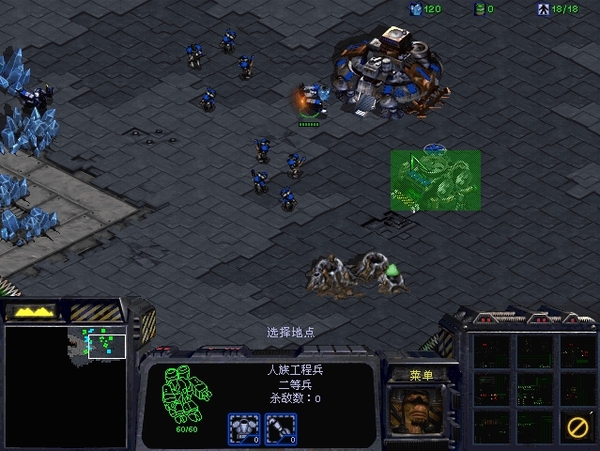Cancel building placement with the cancel icon
Viewport: 600px width, 451px height.
tap(577, 427)
